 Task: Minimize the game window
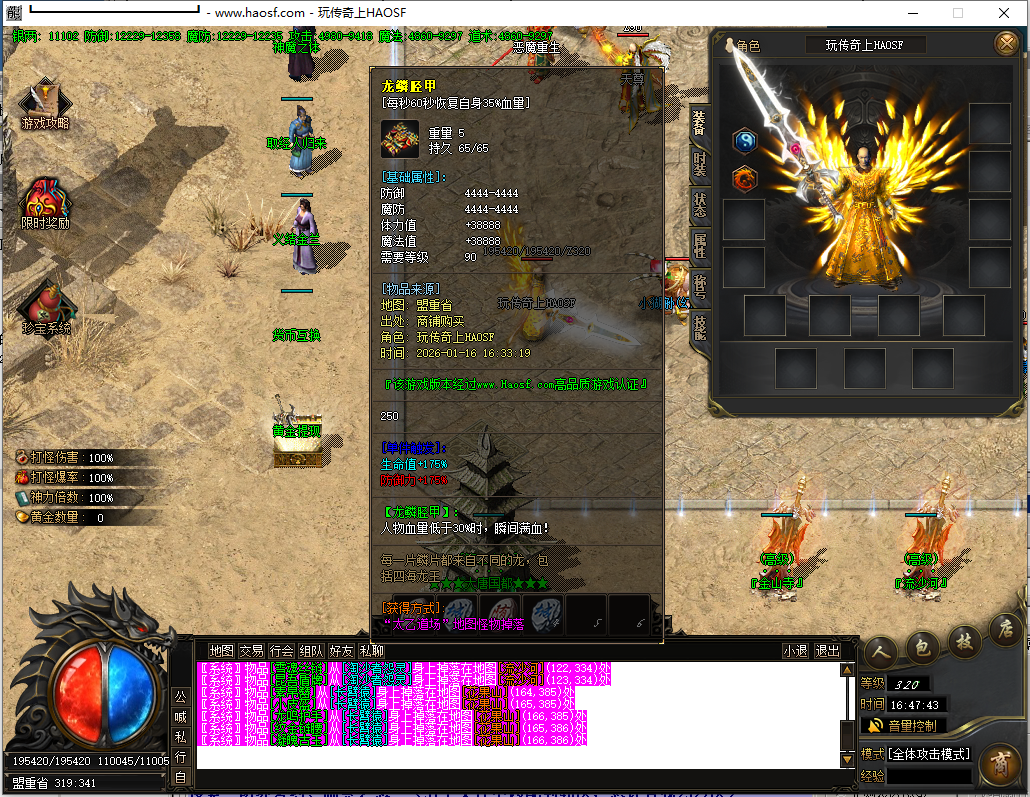click(x=911, y=13)
